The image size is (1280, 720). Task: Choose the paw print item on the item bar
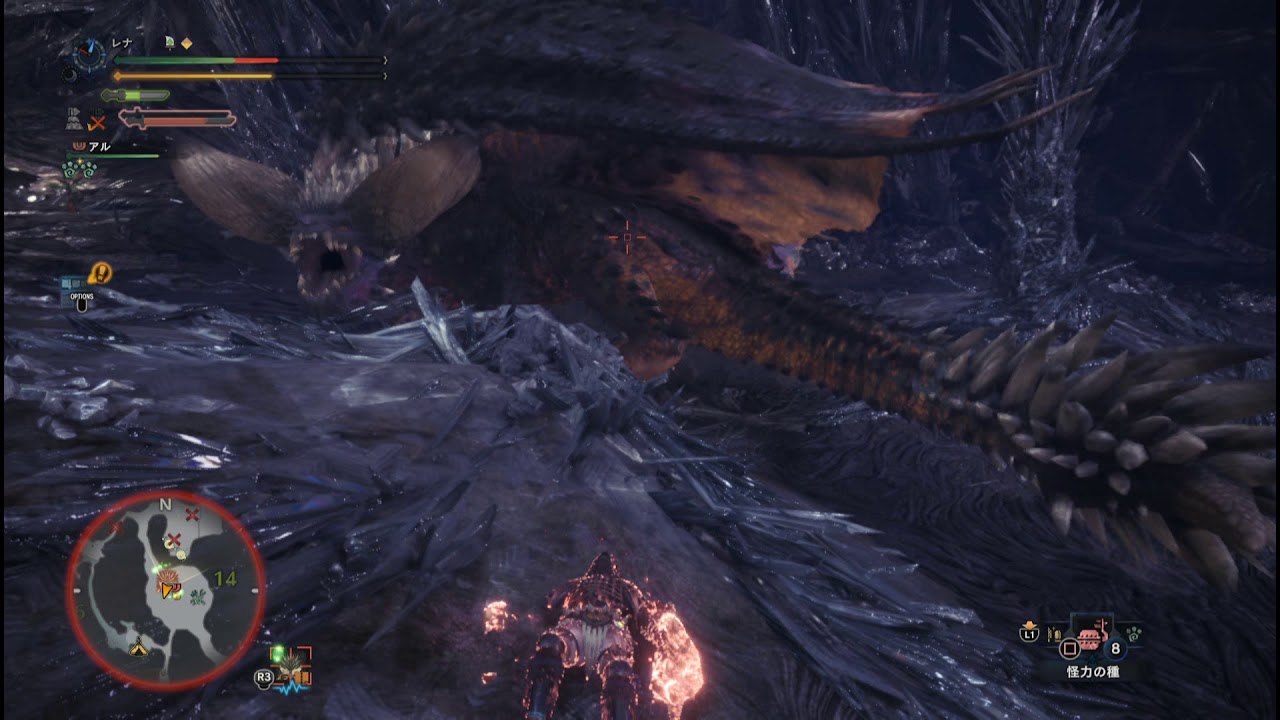tap(1134, 633)
